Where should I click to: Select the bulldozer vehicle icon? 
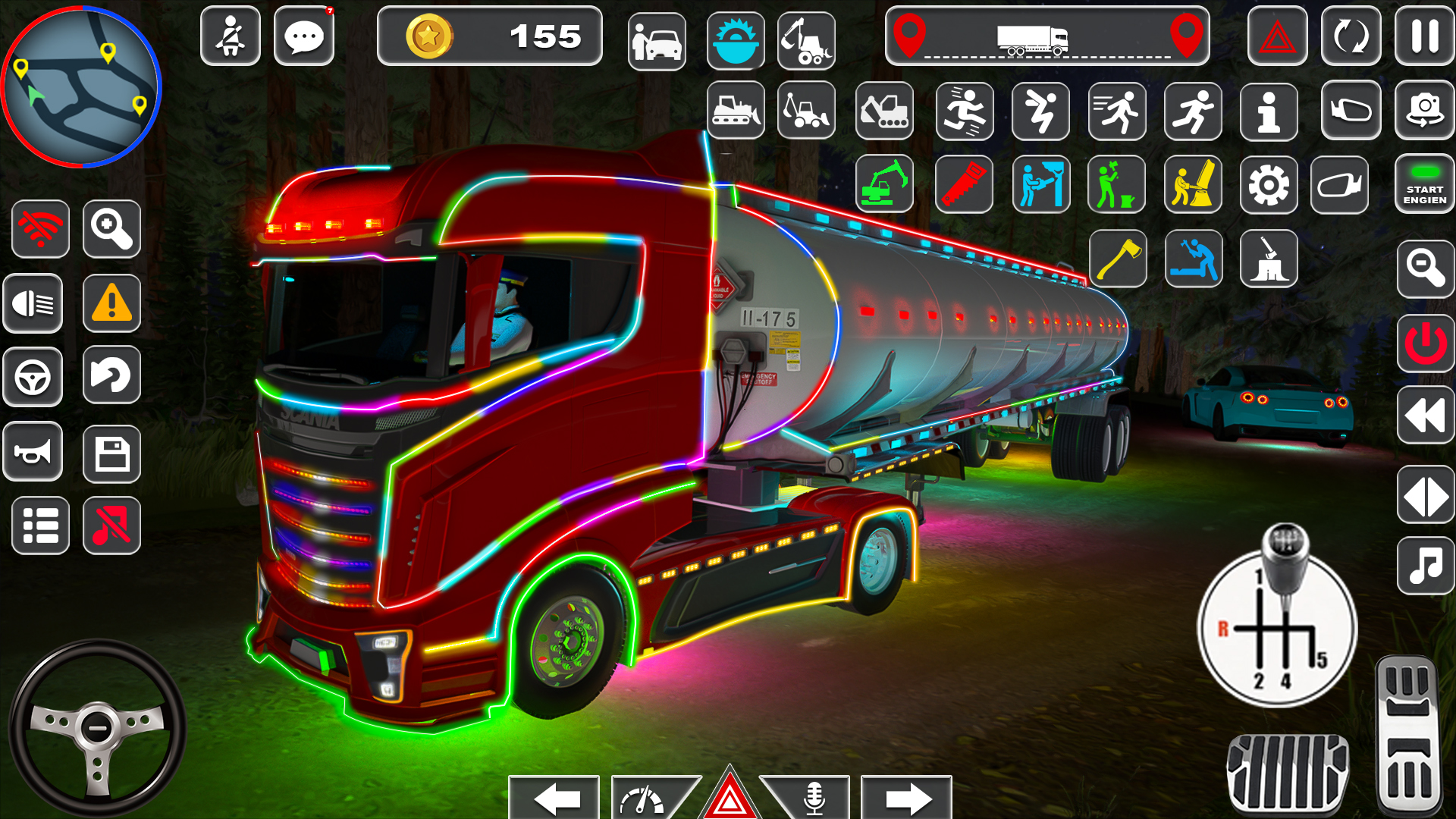pos(736,111)
